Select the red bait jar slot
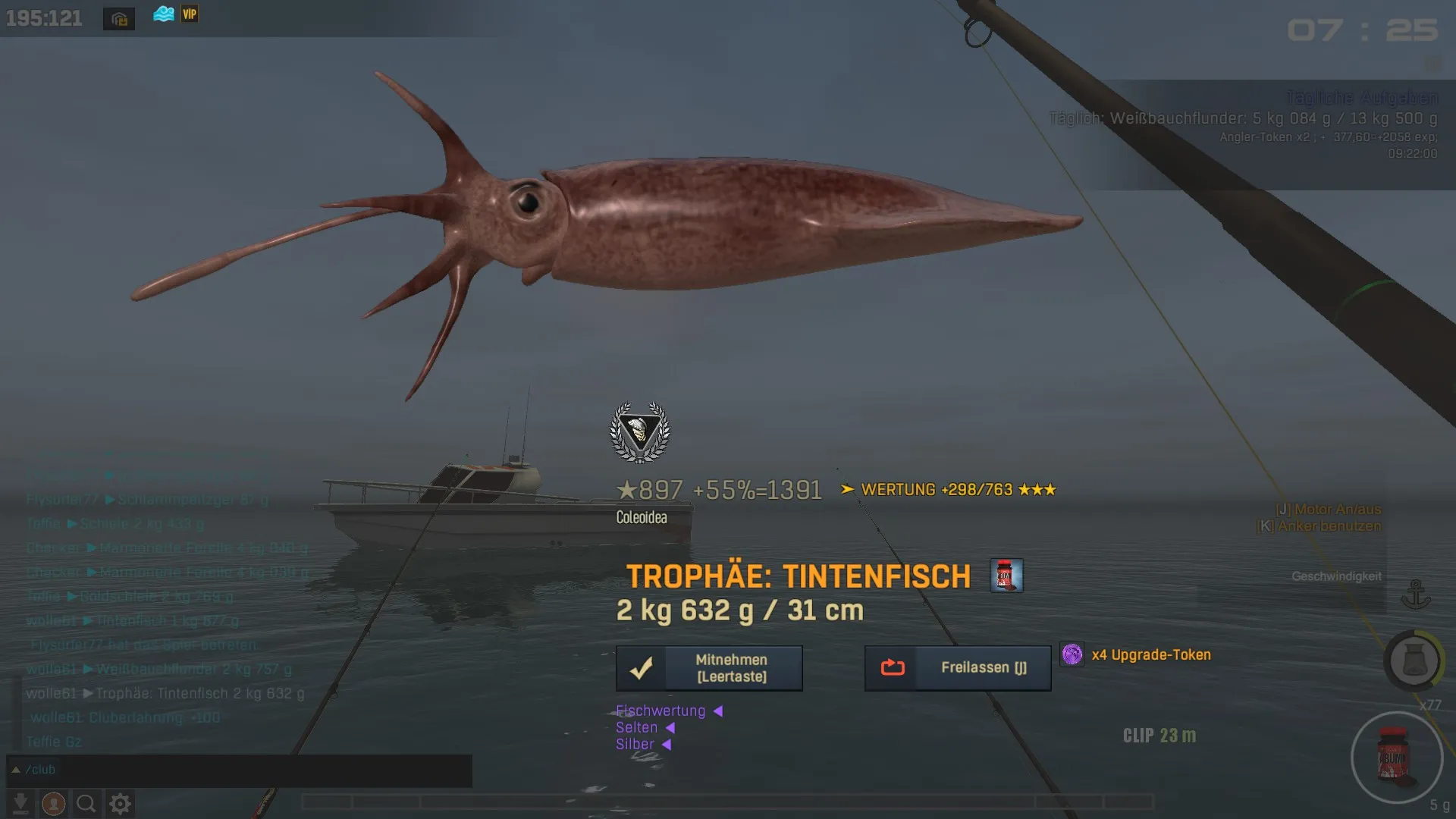Screen dimensions: 1456x819 pyautogui.click(x=1396, y=758)
